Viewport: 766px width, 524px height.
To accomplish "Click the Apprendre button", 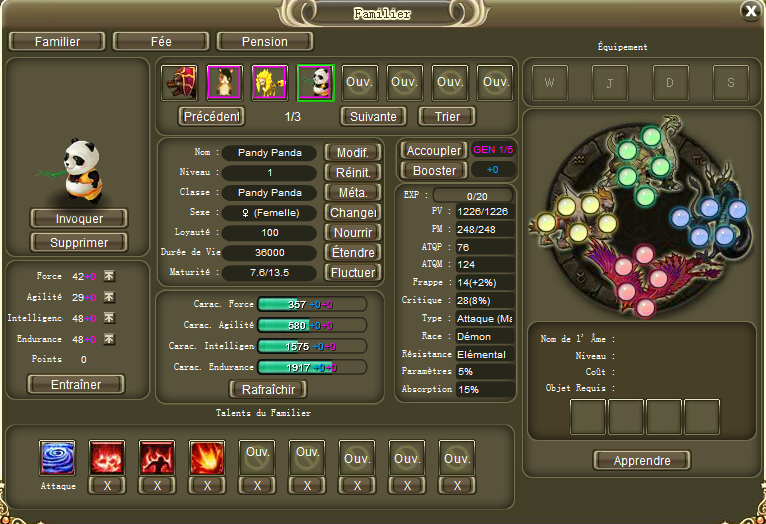I will pos(642,461).
